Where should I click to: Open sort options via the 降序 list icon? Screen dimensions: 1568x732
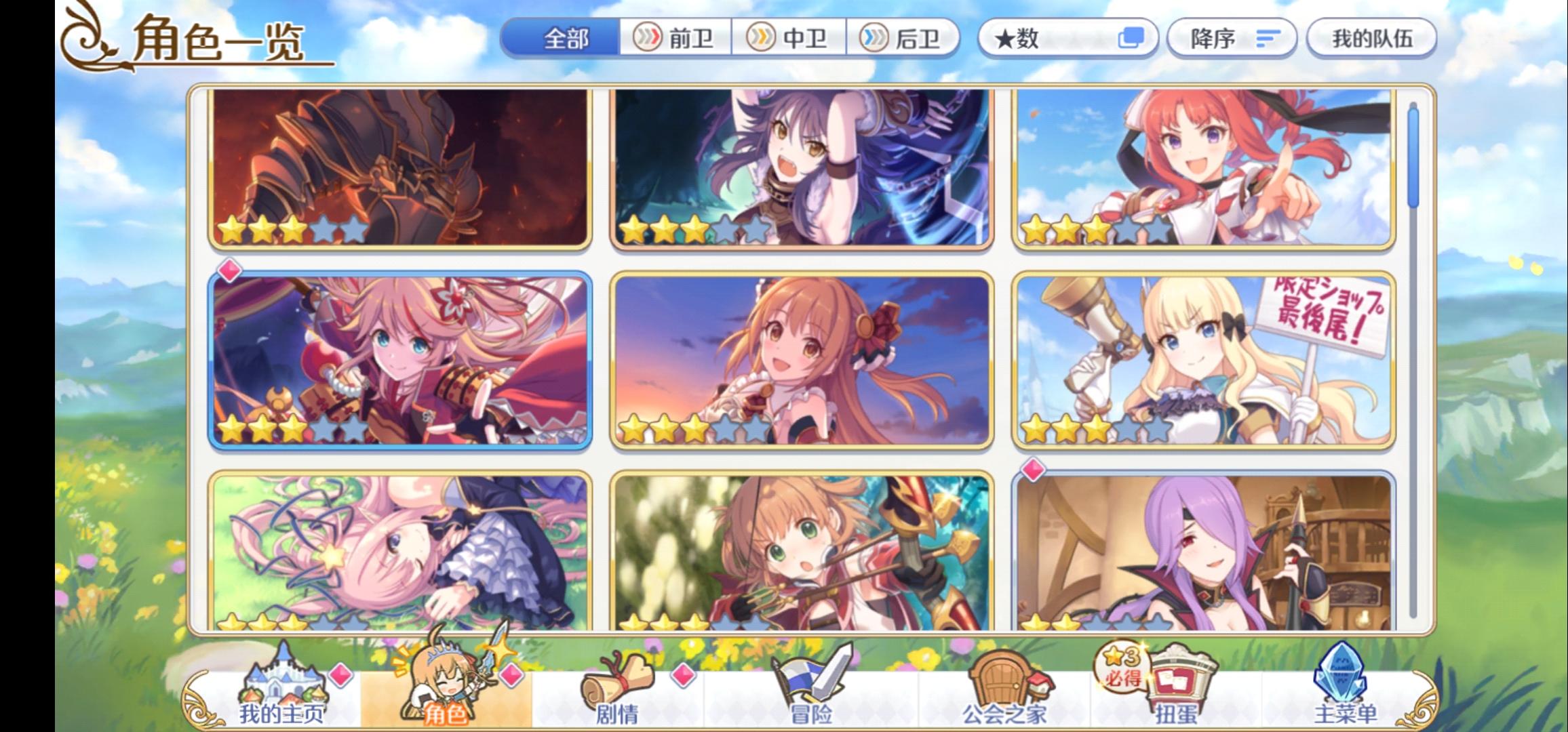pyautogui.click(x=1268, y=39)
